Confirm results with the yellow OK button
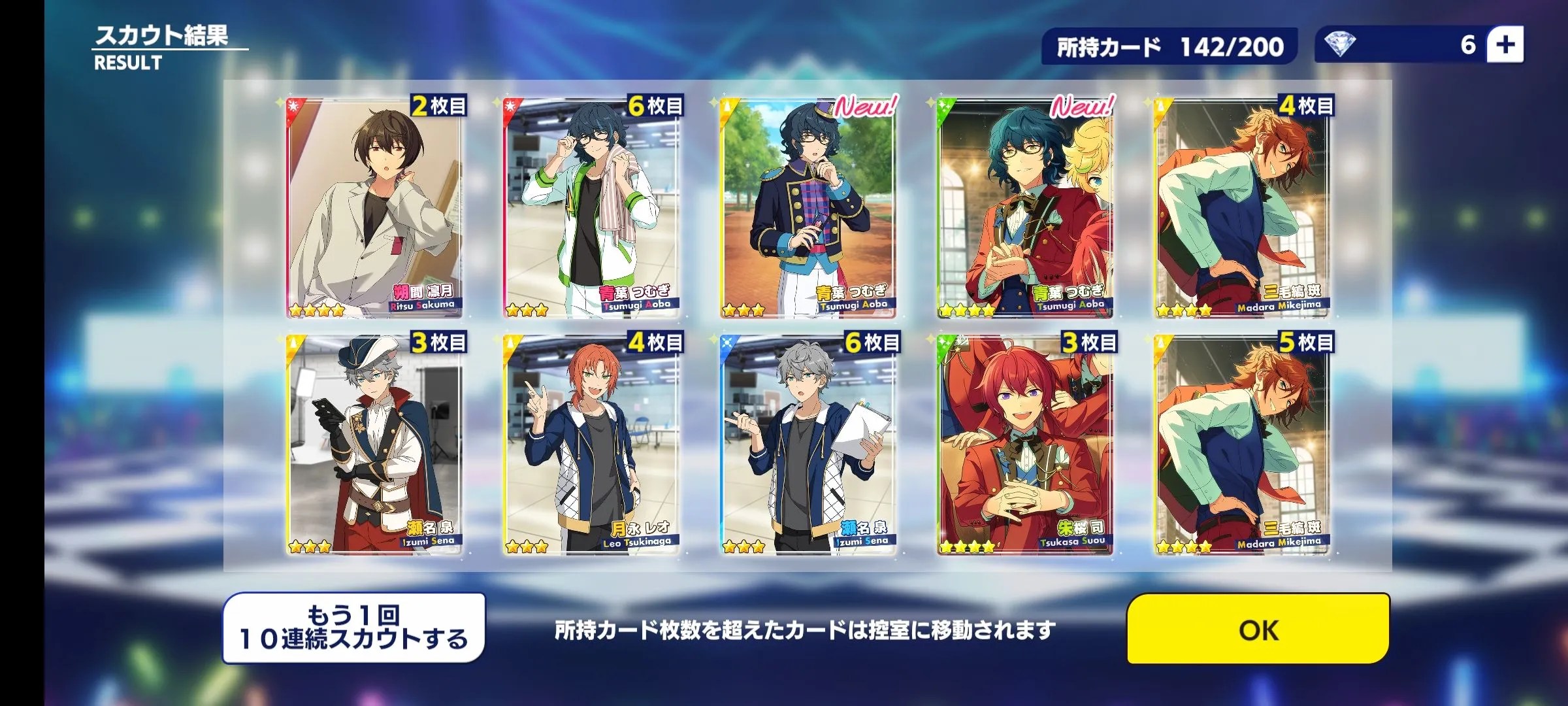Screen dimensions: 1568x706 point(1258,629)
